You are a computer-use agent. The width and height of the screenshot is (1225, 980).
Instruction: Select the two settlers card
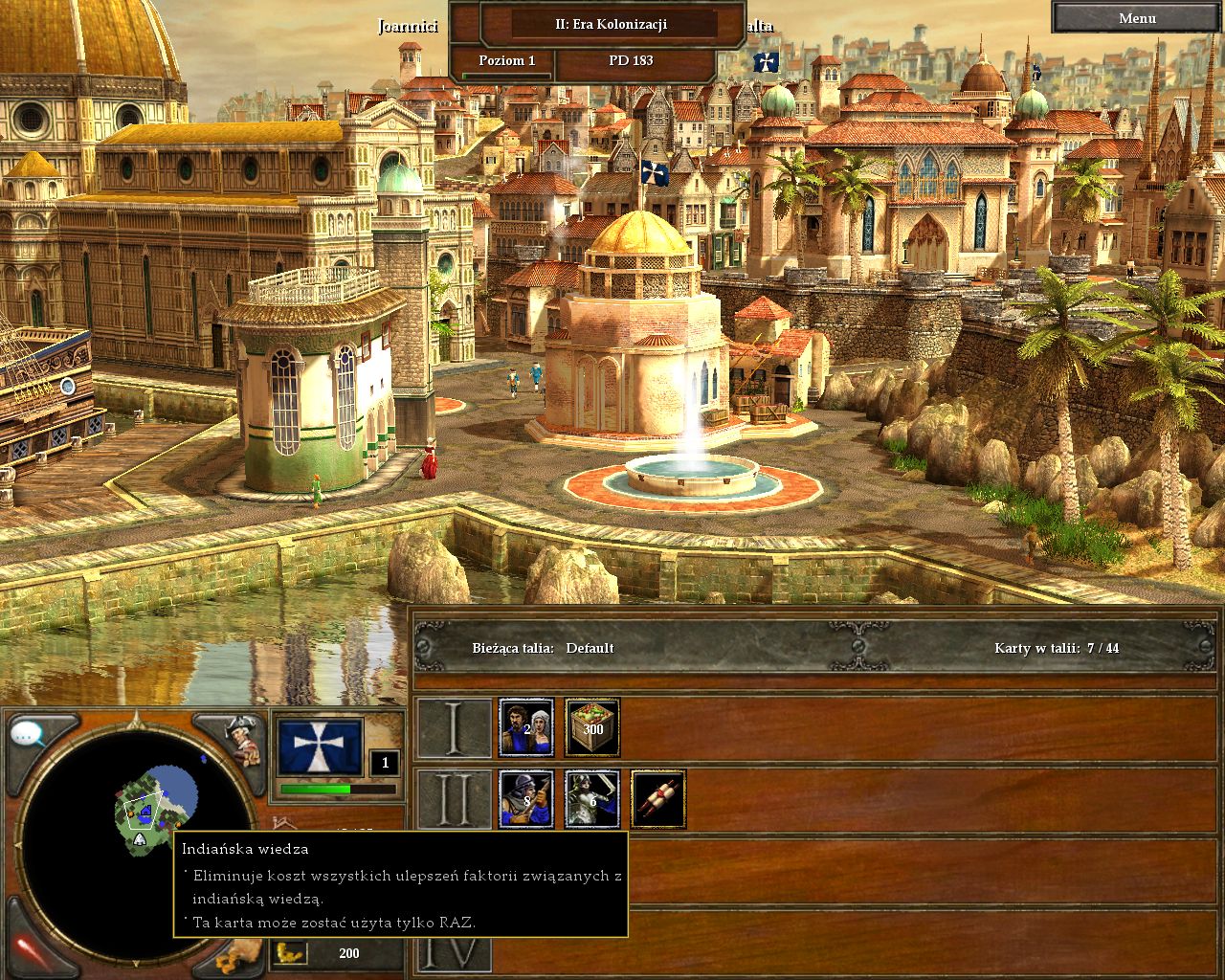[525, 727]
